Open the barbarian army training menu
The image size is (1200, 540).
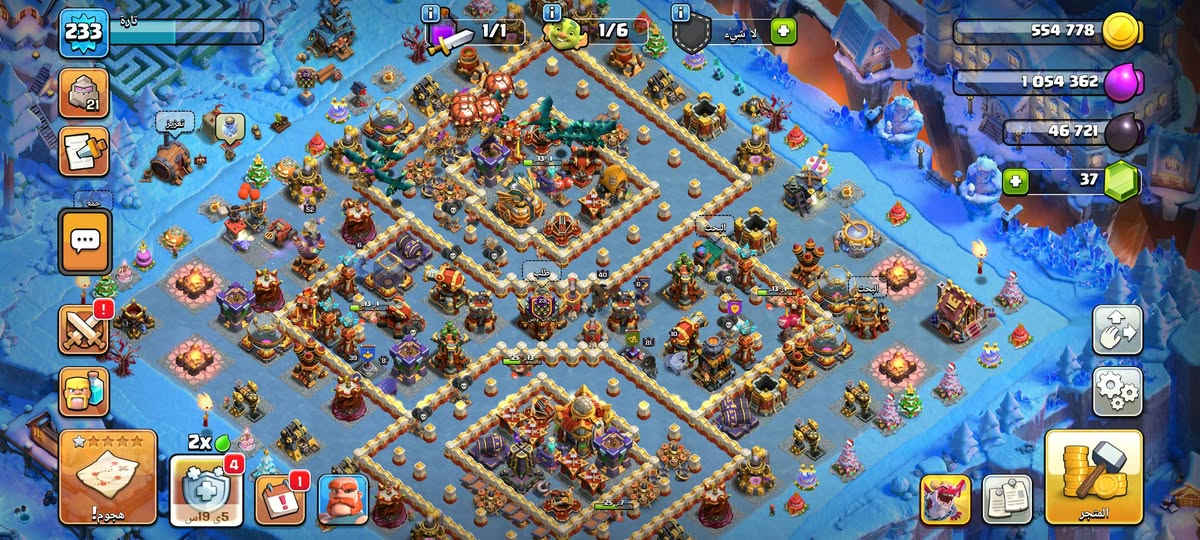click(x=85, y=391)
